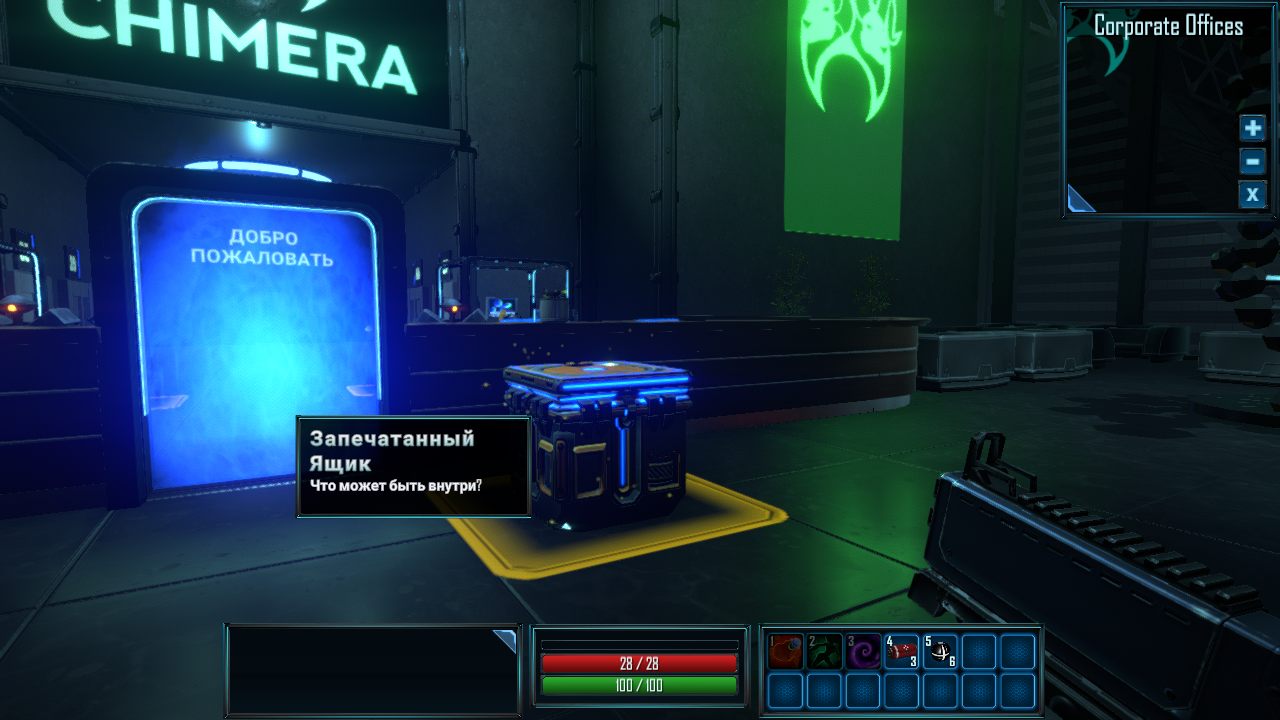The width and height of the screenshot is (1280, 720).
Task: Zoom in the minimap with the plus button
Action: click(x=1252, y=128)
